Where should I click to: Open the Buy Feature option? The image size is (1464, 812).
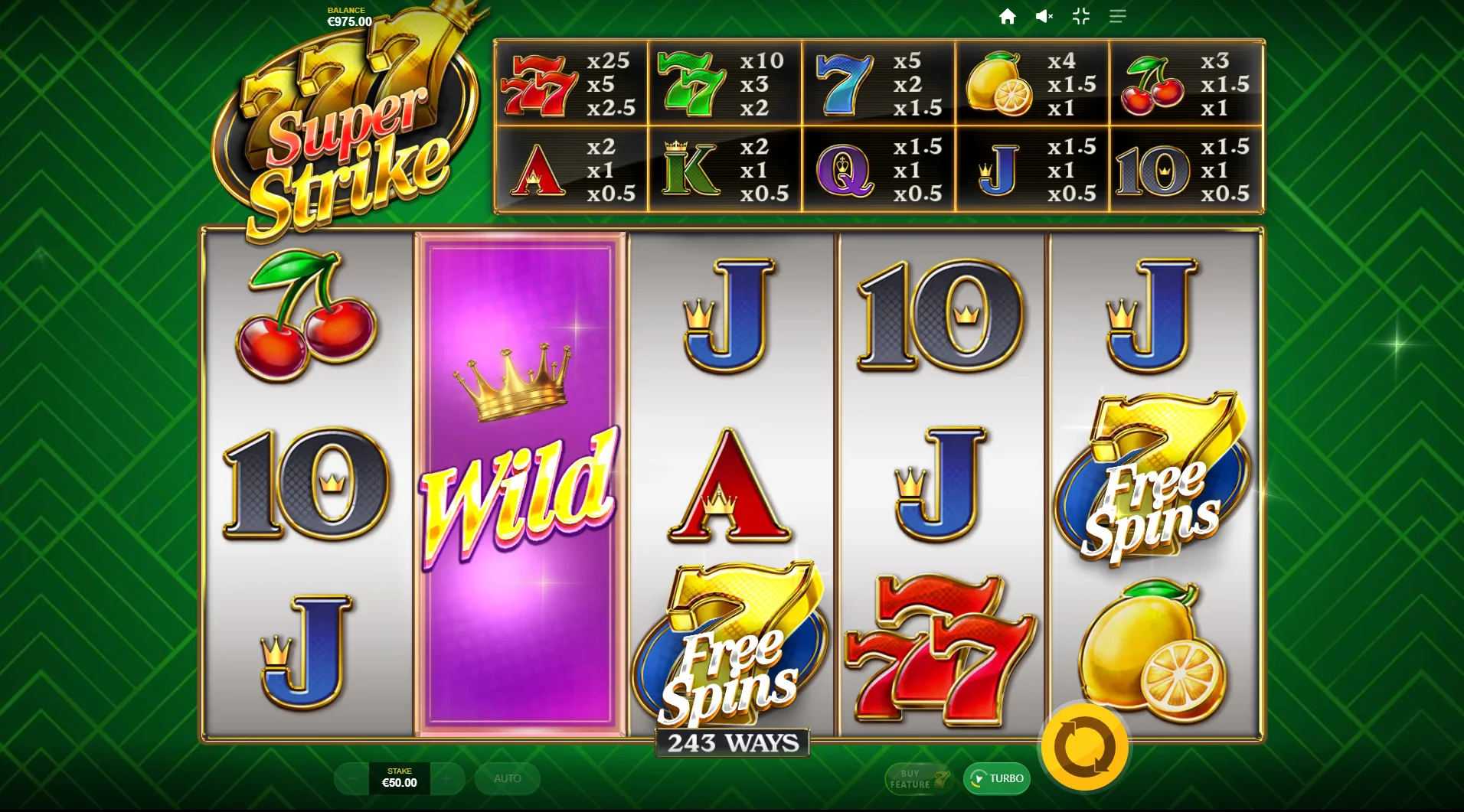918,778
